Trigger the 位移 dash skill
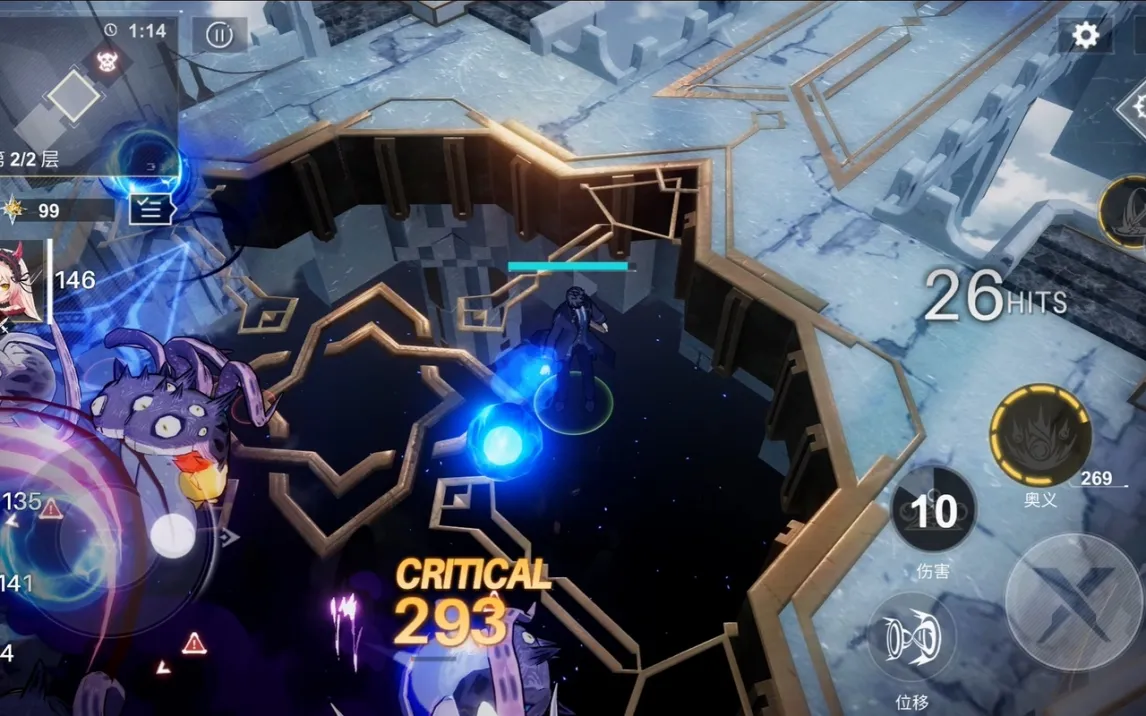The width and height of the screenshot is (1146, 716). click(911, 636)
